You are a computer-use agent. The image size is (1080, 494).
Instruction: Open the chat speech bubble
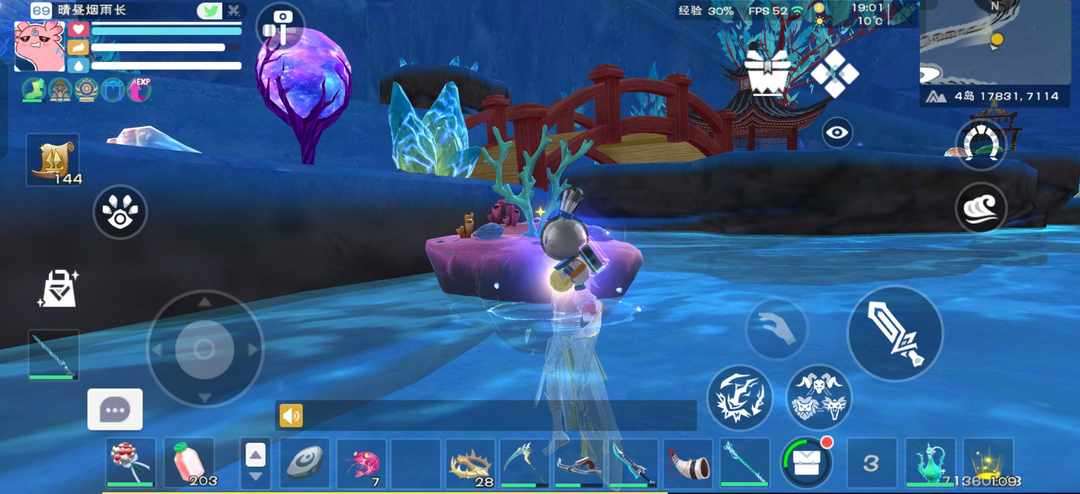point(115,409)
